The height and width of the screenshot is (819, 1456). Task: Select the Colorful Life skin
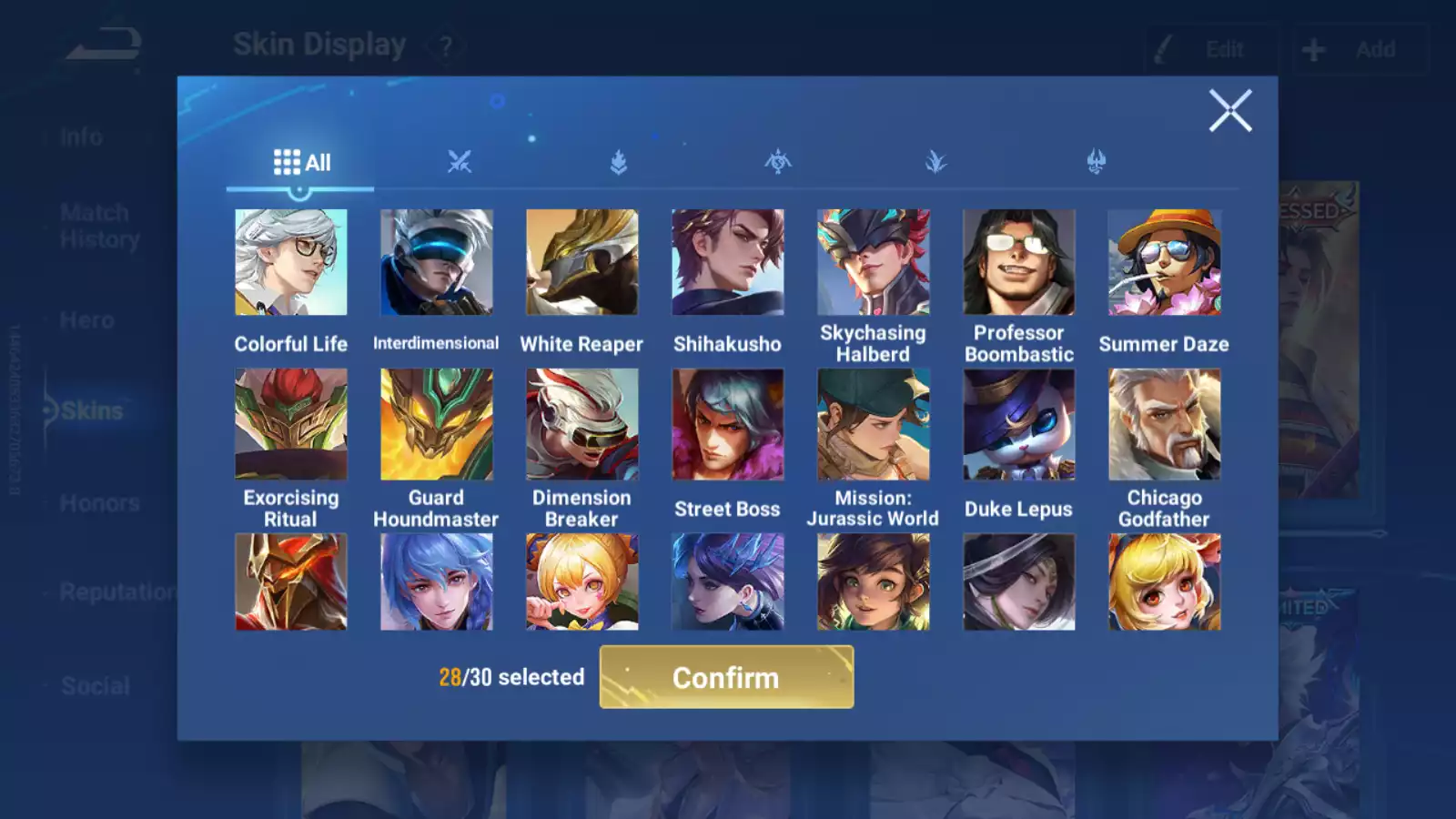pos(291,263)
